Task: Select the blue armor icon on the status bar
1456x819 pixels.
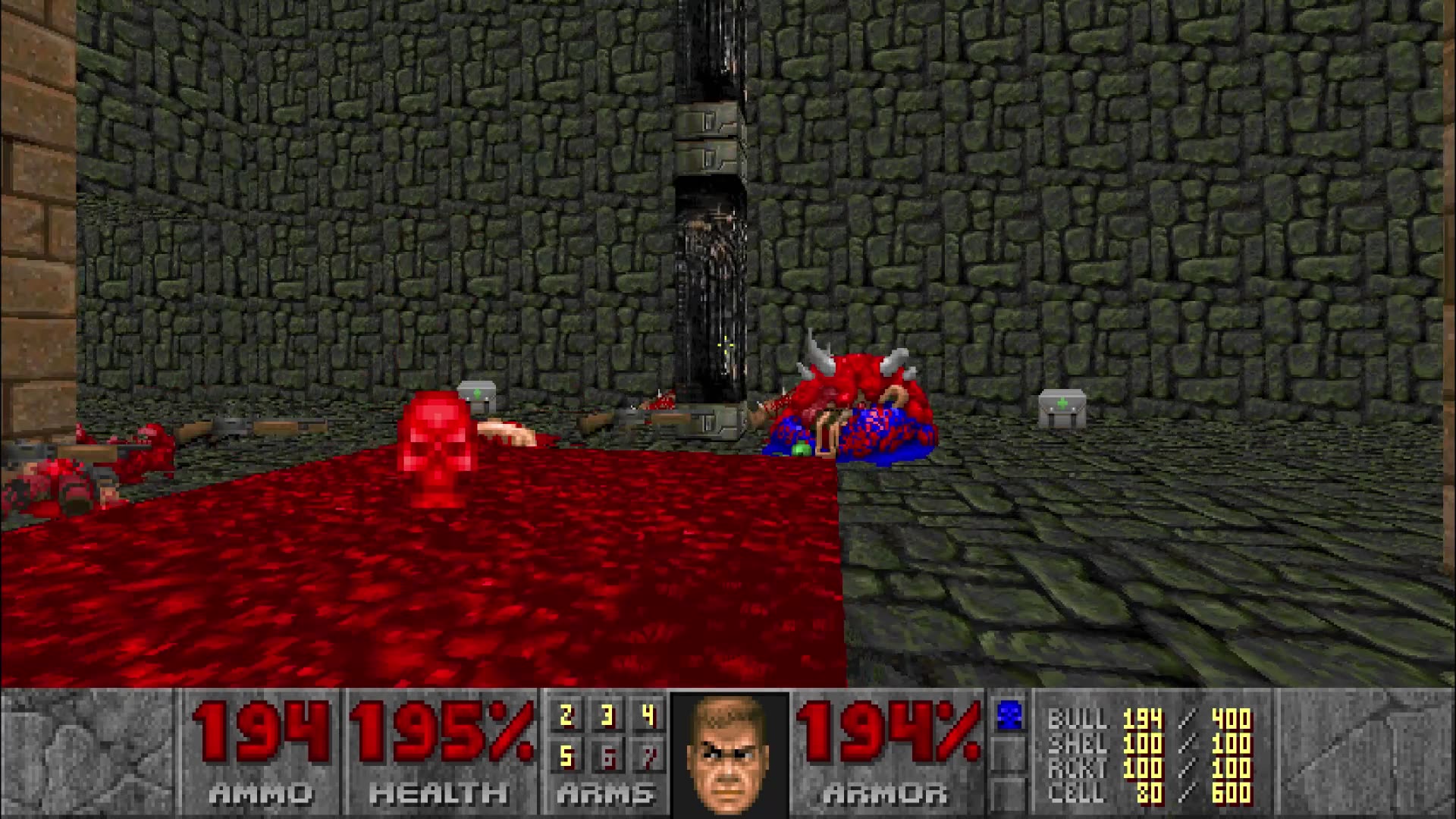Action: tap(1009, 713)
